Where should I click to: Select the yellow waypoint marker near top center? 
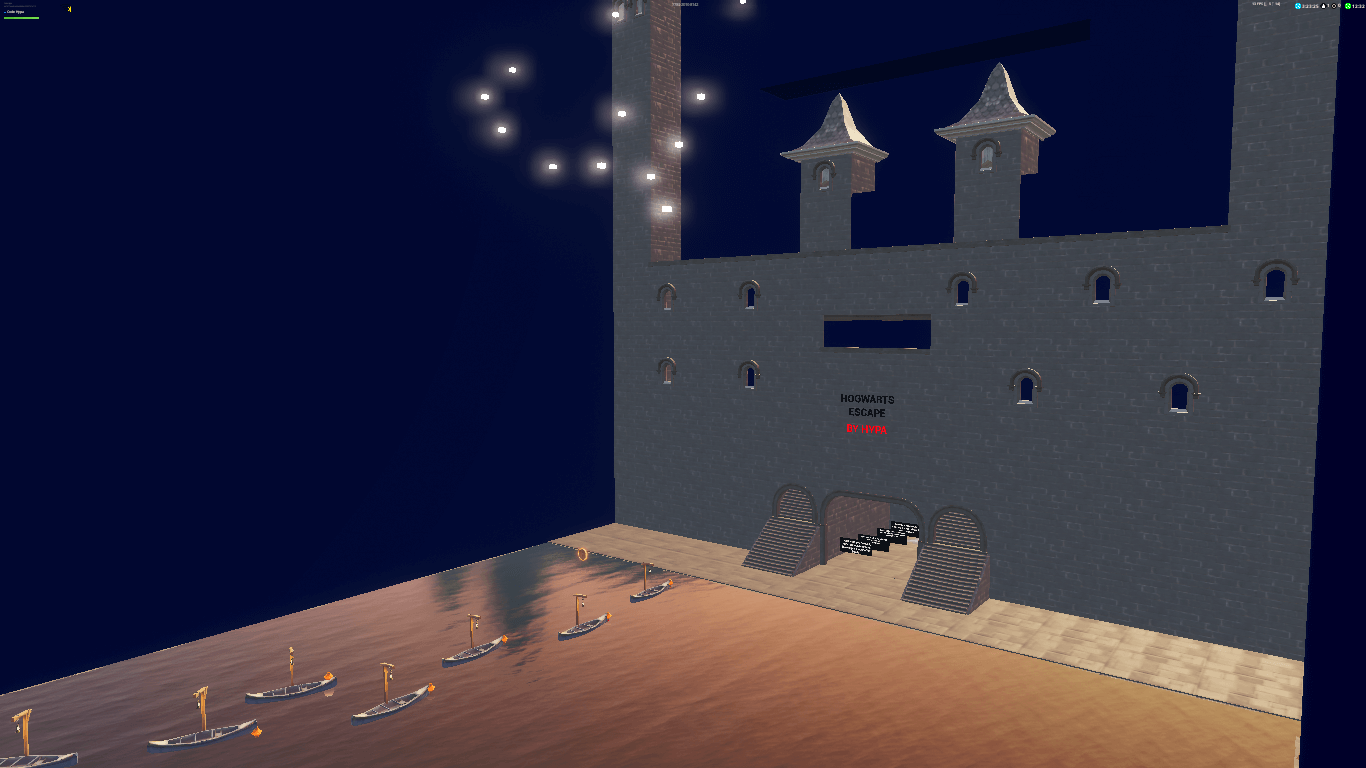click(69, 9)
